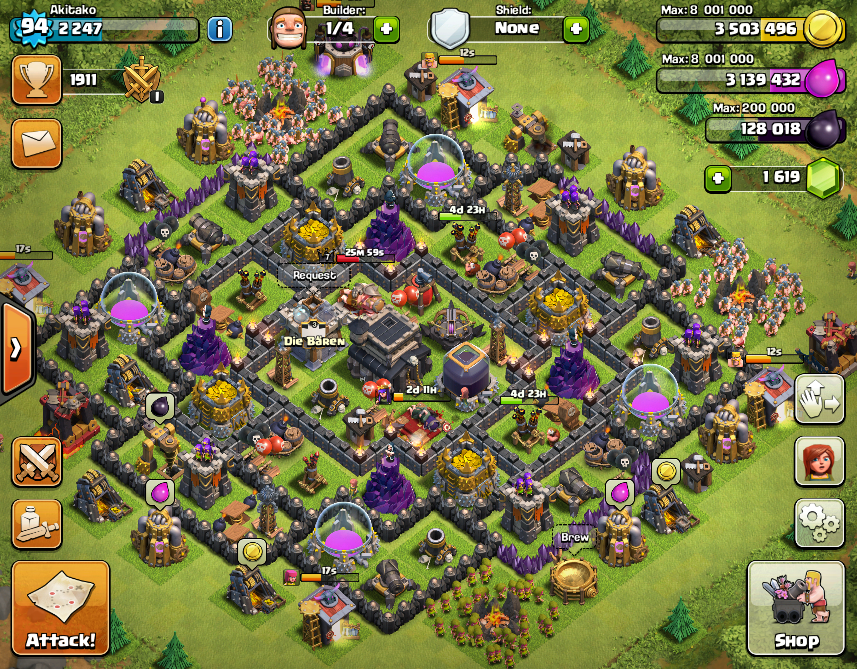This screenshot has width=857, height=669.
Task: Open the mailbox envelope messages
Action: click(x=36, y=142)
